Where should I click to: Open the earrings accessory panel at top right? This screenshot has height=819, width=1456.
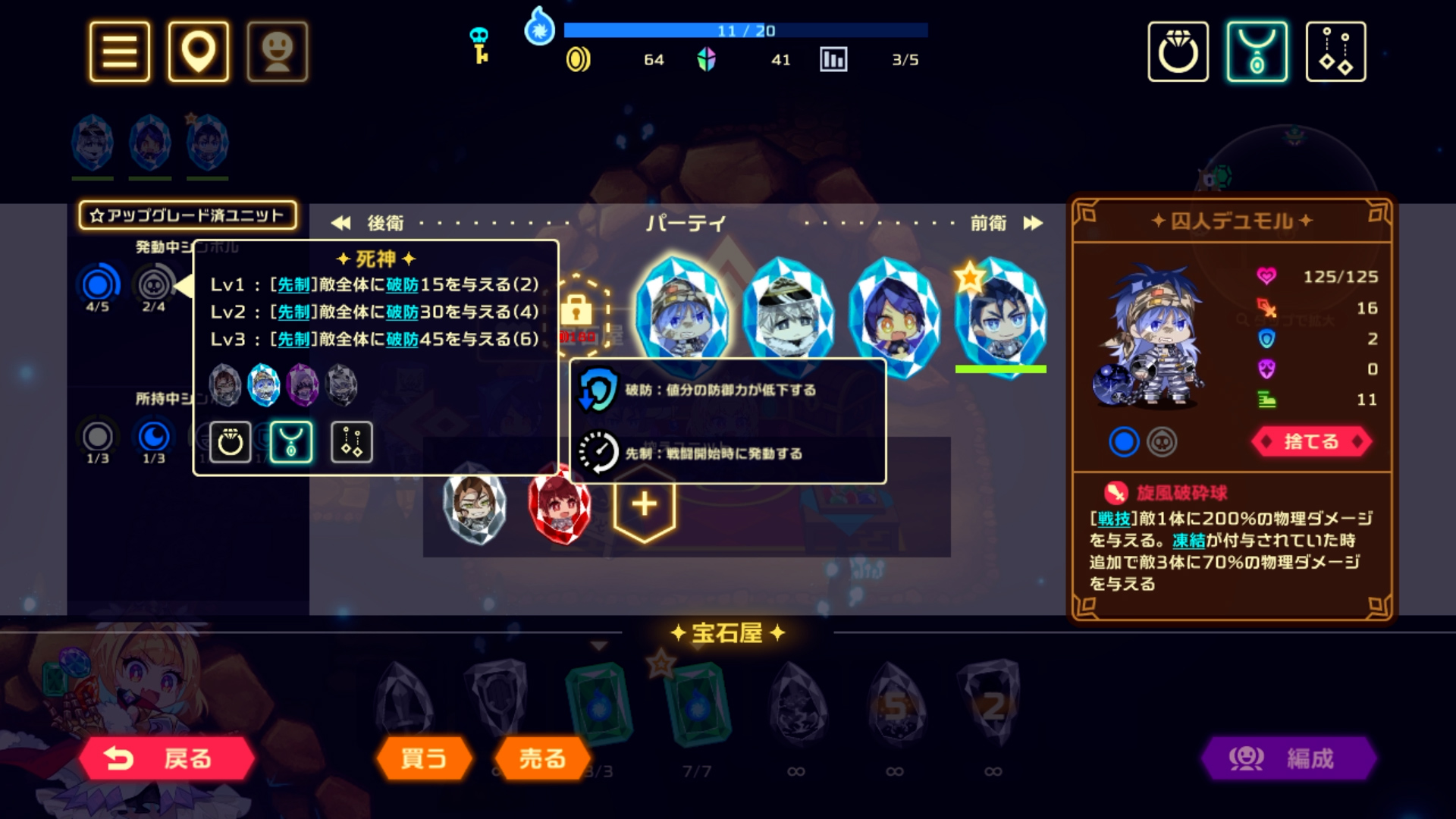1335,52
